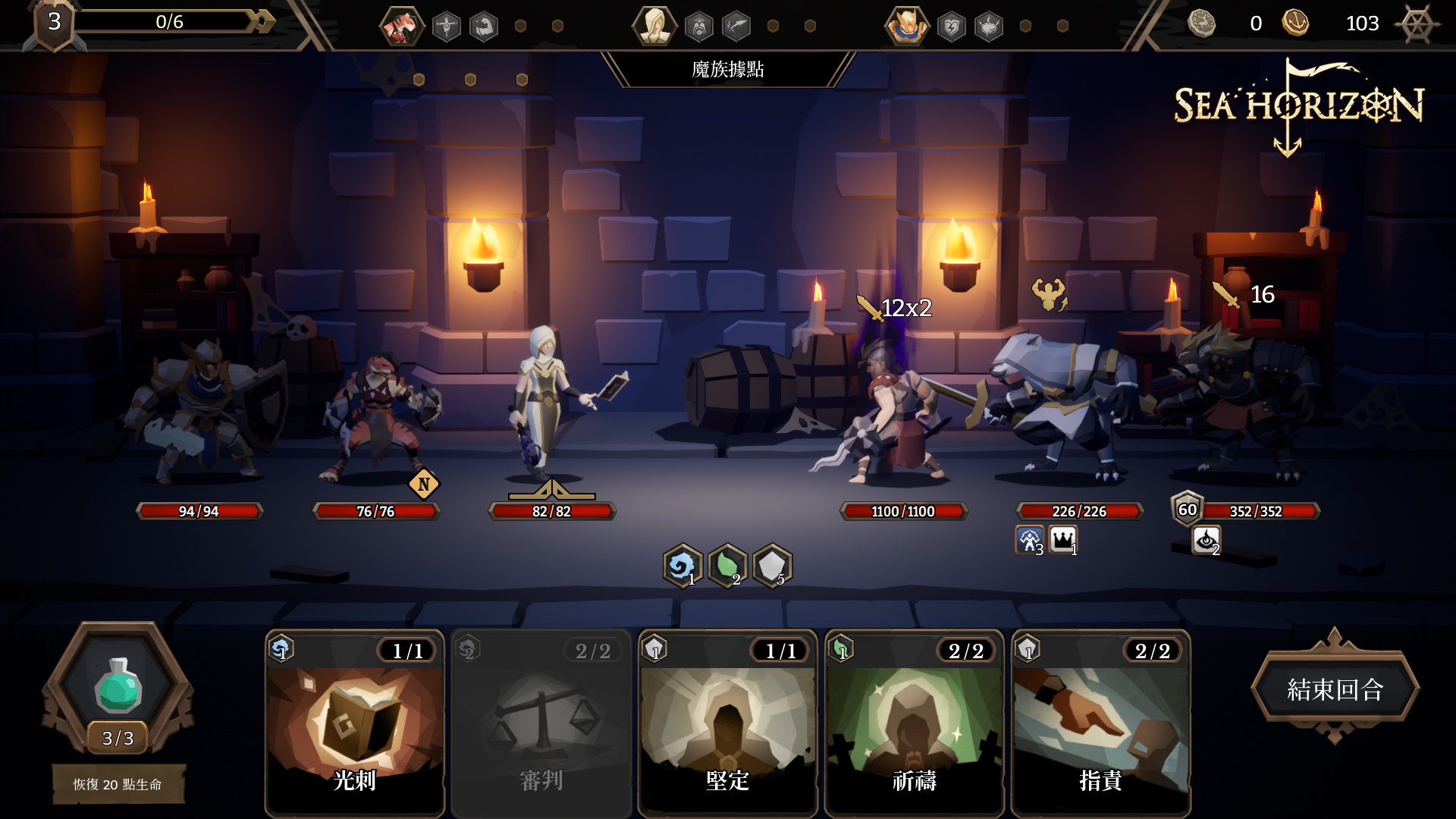Use the green healing potion flask
The height and width of the screenshot is (819, 1456).
(118, 686)
